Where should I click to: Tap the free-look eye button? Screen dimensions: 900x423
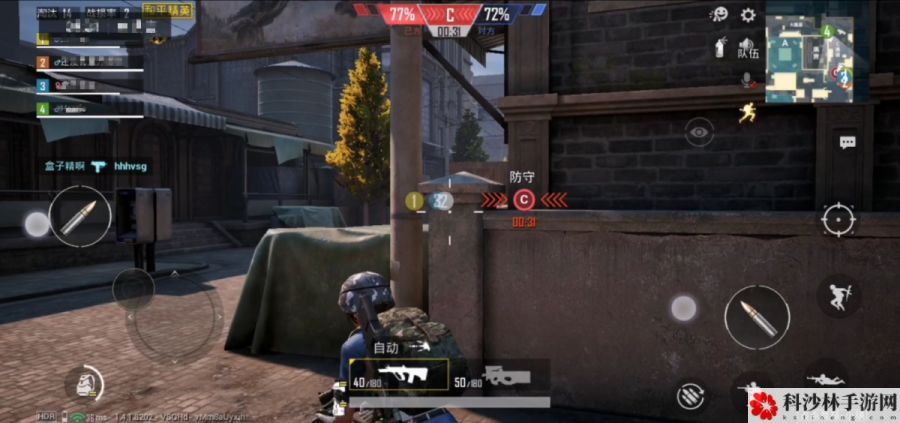(x=699, y=131)
